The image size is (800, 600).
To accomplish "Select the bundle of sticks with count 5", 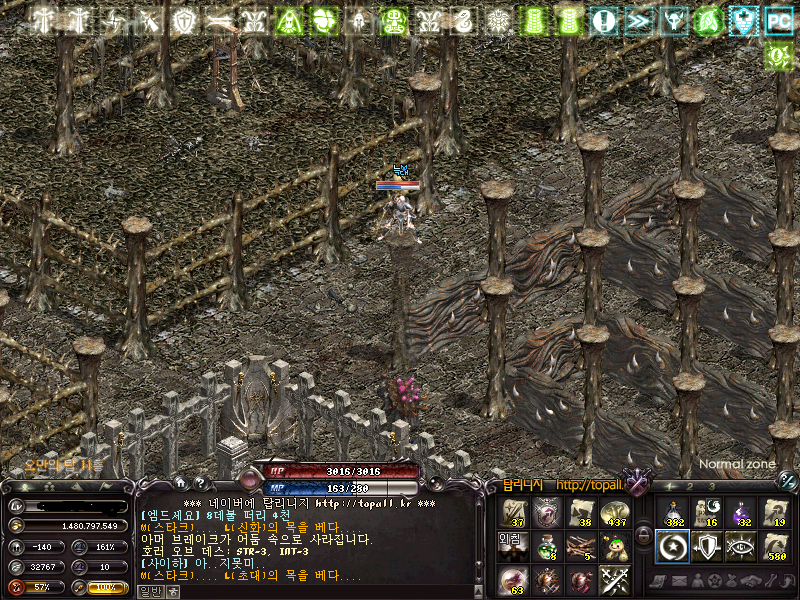I will 580,546.
